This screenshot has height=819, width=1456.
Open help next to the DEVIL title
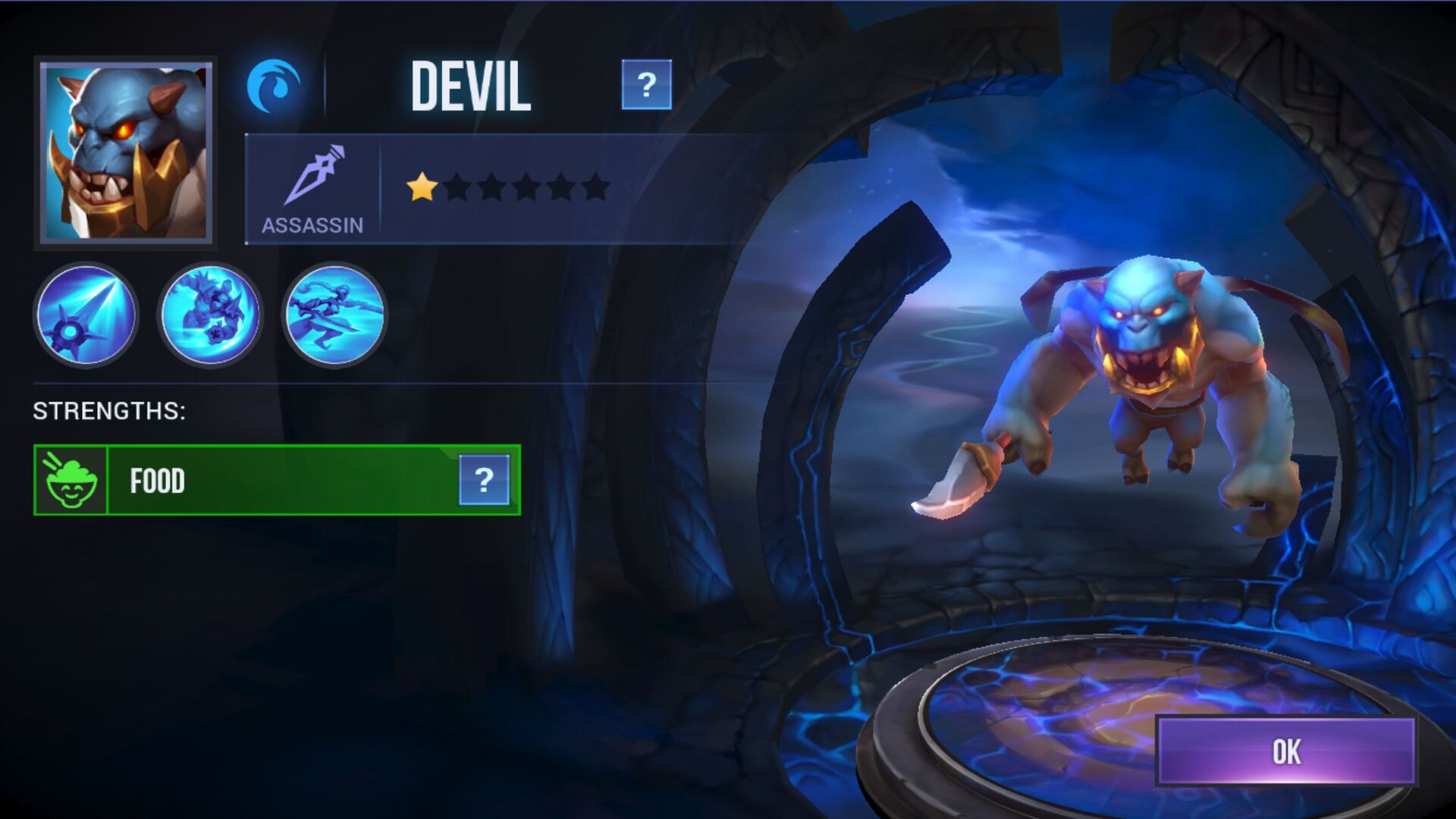coord(647,86)
